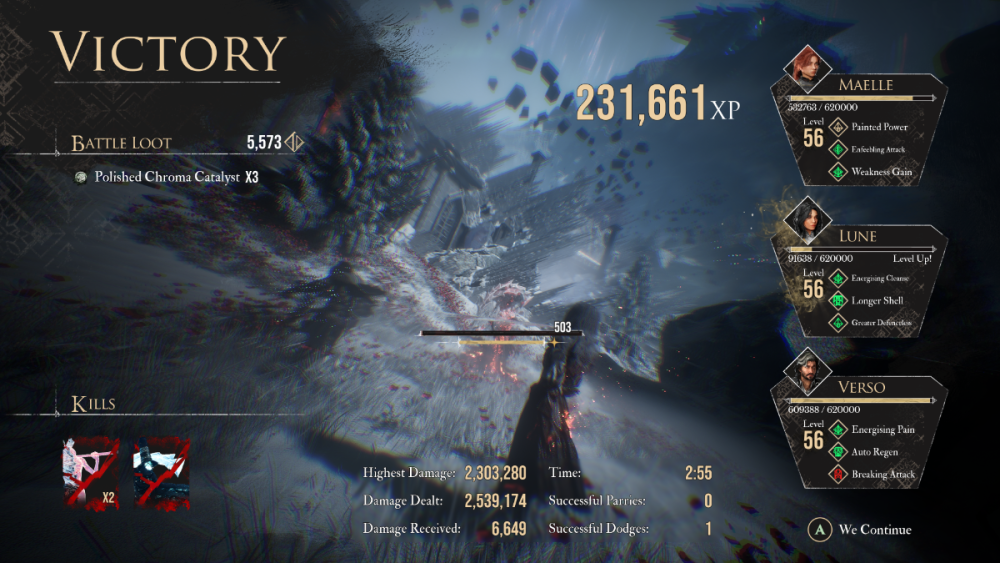1000x563 pixels.
Task: Choose Maelle's Enfeebling Attack icon
Action: point(839,149)
